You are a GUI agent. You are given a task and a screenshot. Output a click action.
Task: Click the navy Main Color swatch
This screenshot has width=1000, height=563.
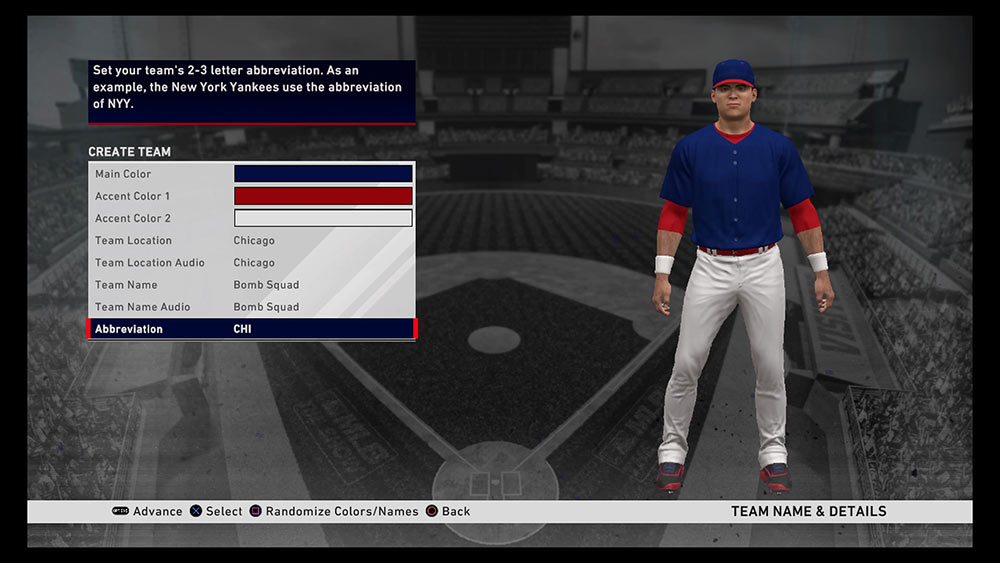(x=323, y=174)
